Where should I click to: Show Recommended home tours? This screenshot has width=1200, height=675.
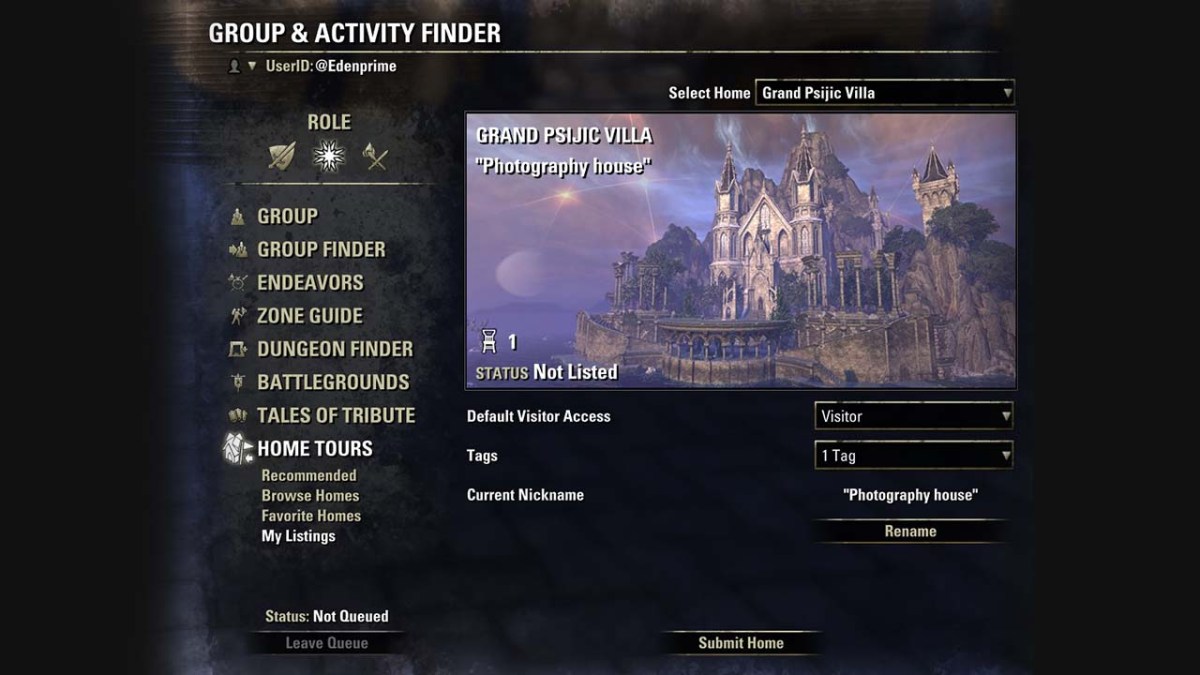point(309,476)
